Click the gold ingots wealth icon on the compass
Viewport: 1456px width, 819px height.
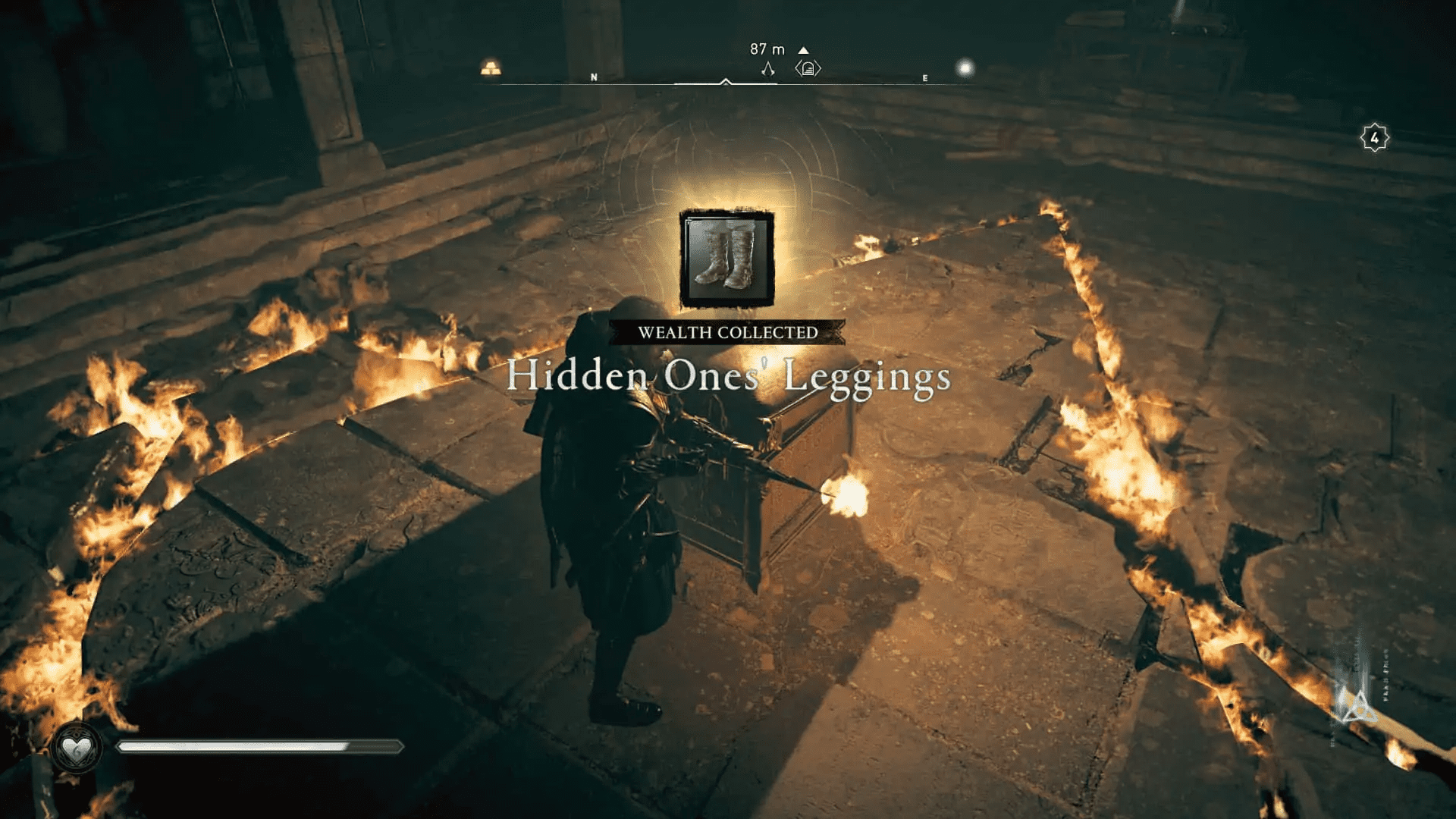tap(491, 66)
